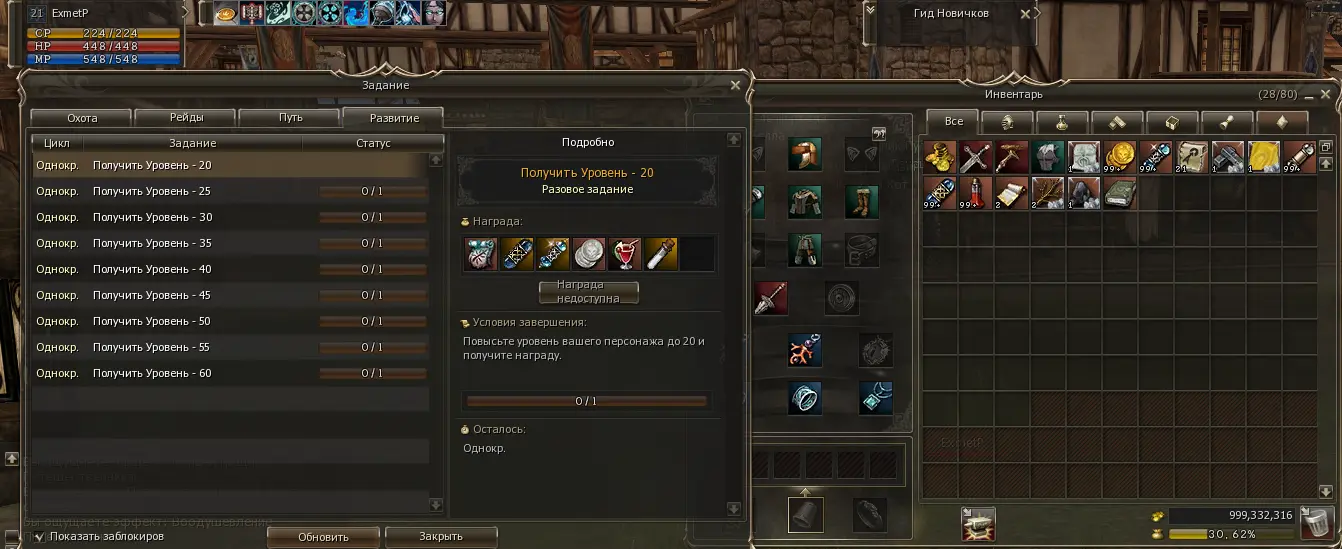Switch to the Охота tab
Screen dimensions: 1342x549
[x=82, y=118]
